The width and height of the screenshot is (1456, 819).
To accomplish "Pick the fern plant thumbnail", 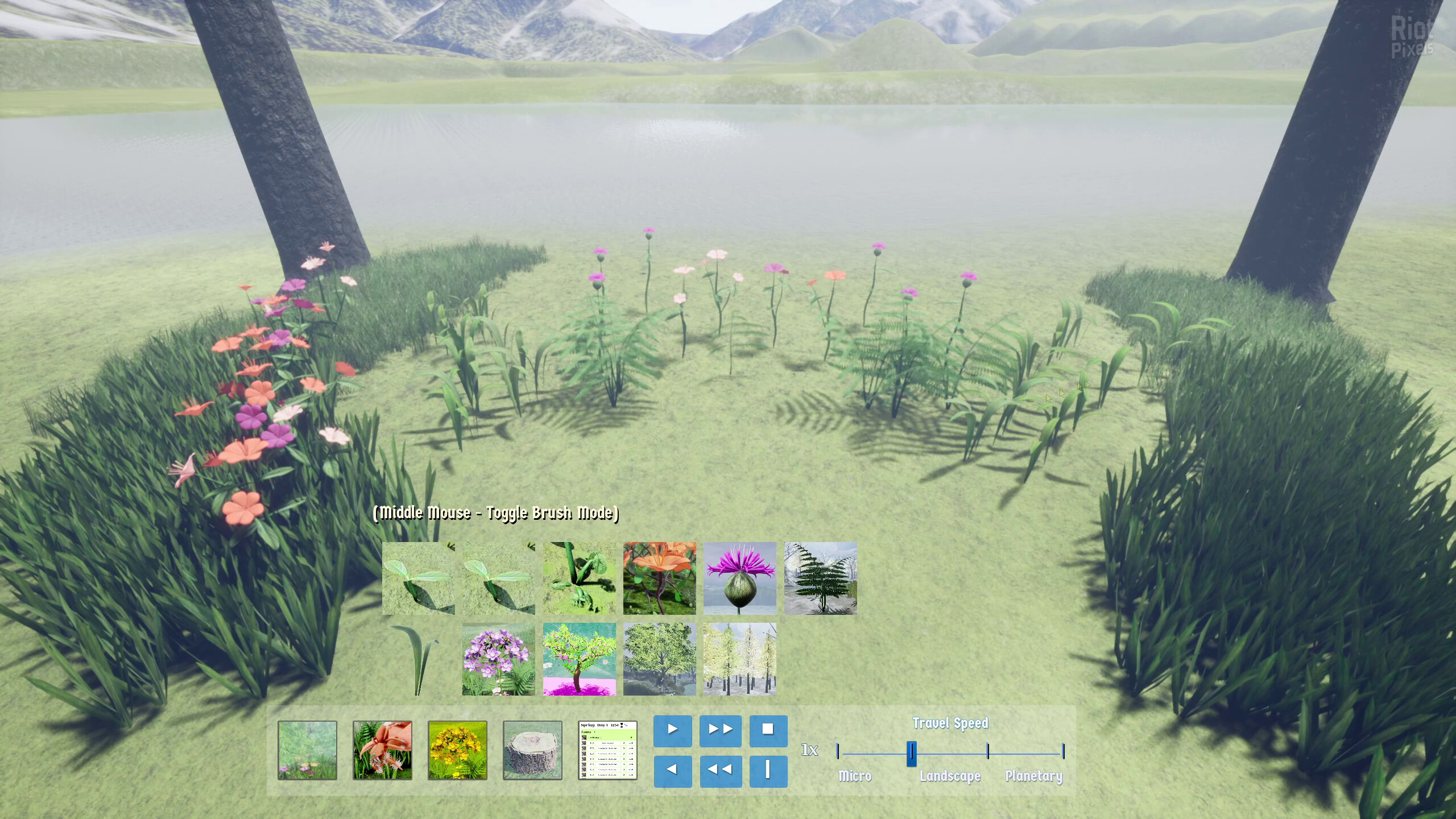I will click(x=820, y=578).
